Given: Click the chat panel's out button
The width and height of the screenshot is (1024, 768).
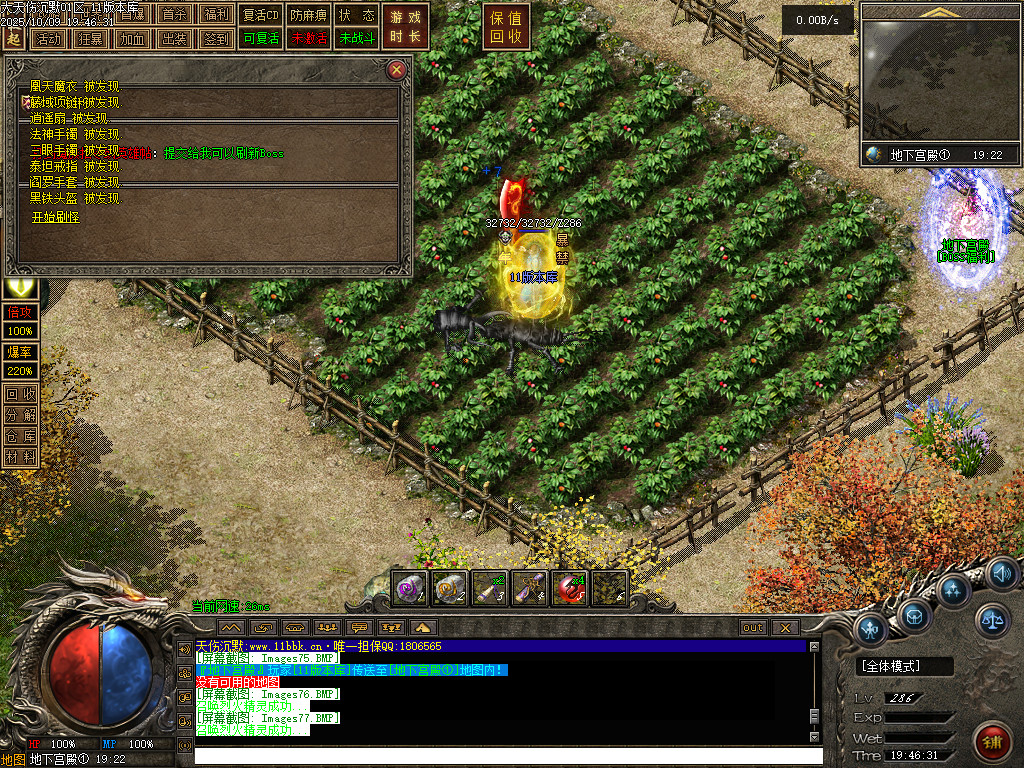Looking at the screenshot, I should pos(753,627).
